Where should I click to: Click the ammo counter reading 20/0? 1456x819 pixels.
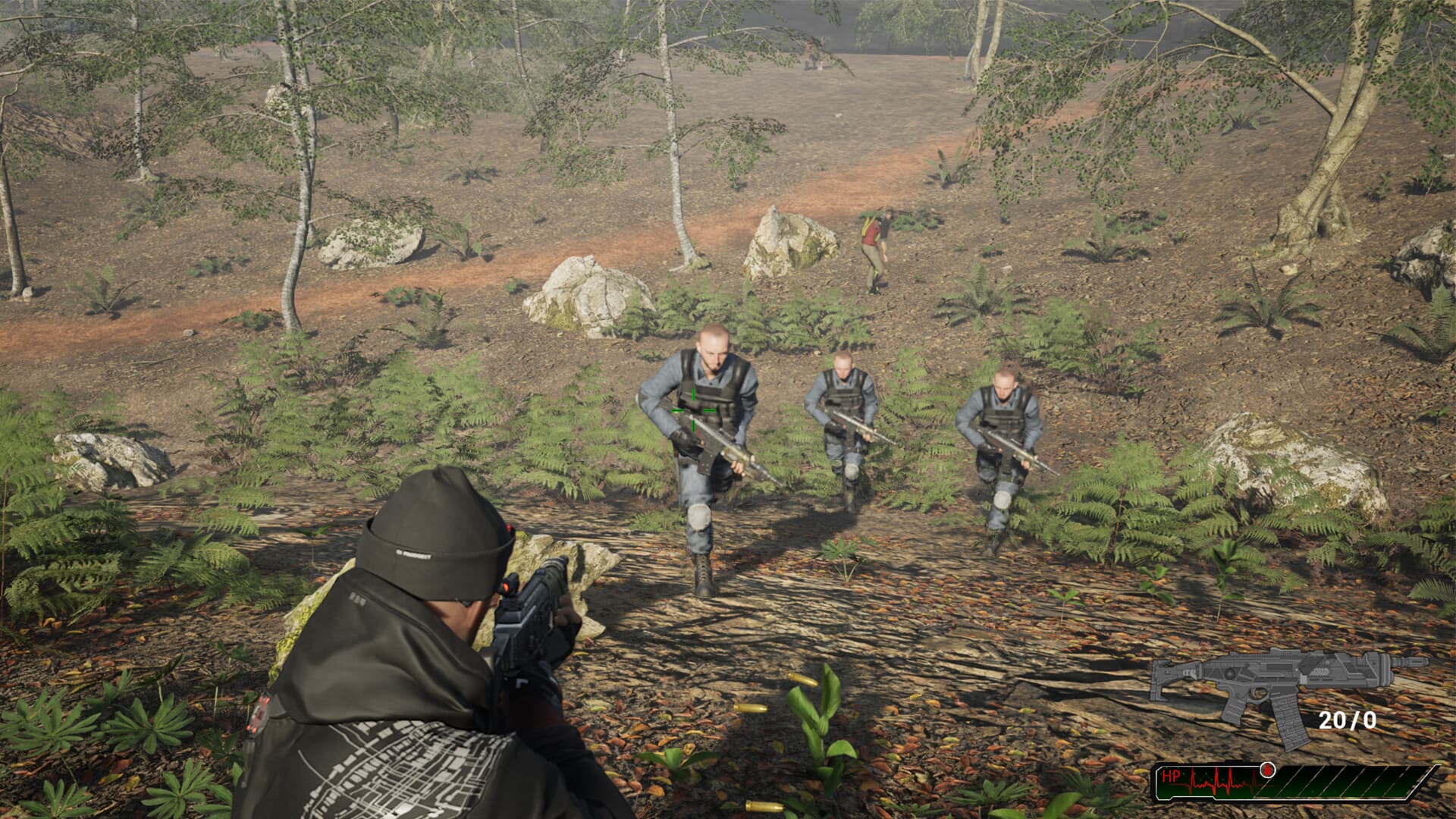(x=1348, y=719)
